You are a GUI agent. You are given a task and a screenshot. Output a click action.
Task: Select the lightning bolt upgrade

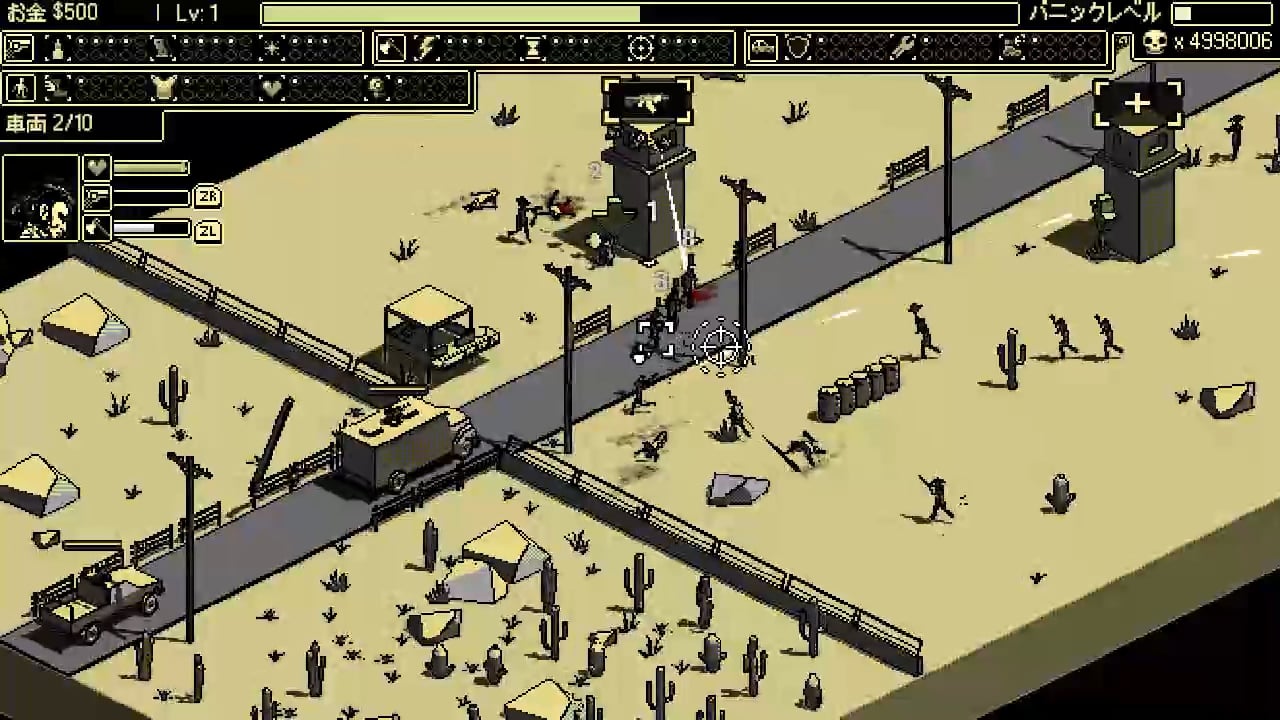[x=427, y=48]
